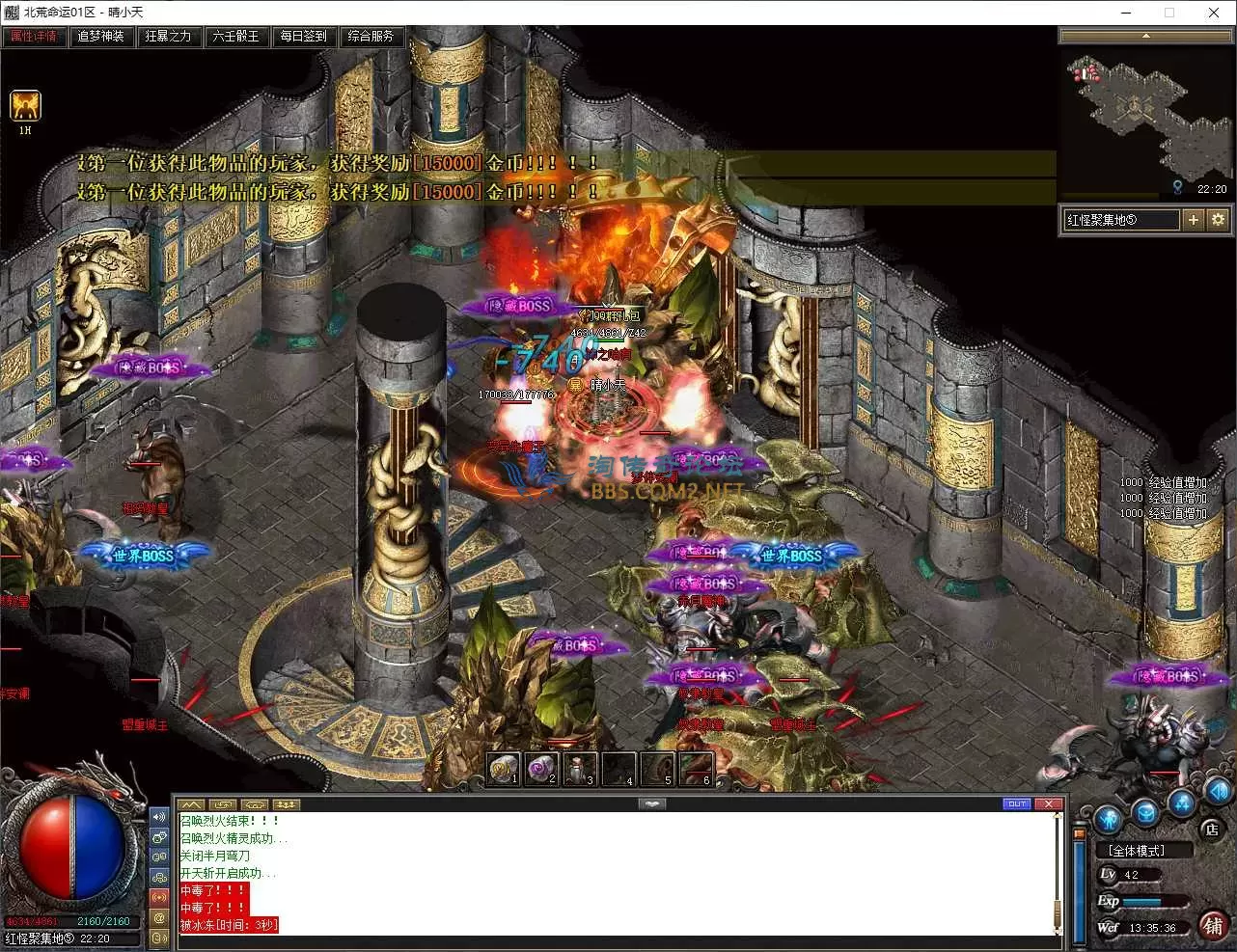Screen dimensions: 1237x952
Task: Open the bag inventory icon
Action: pyautogui.click(x=1144, y=812)
